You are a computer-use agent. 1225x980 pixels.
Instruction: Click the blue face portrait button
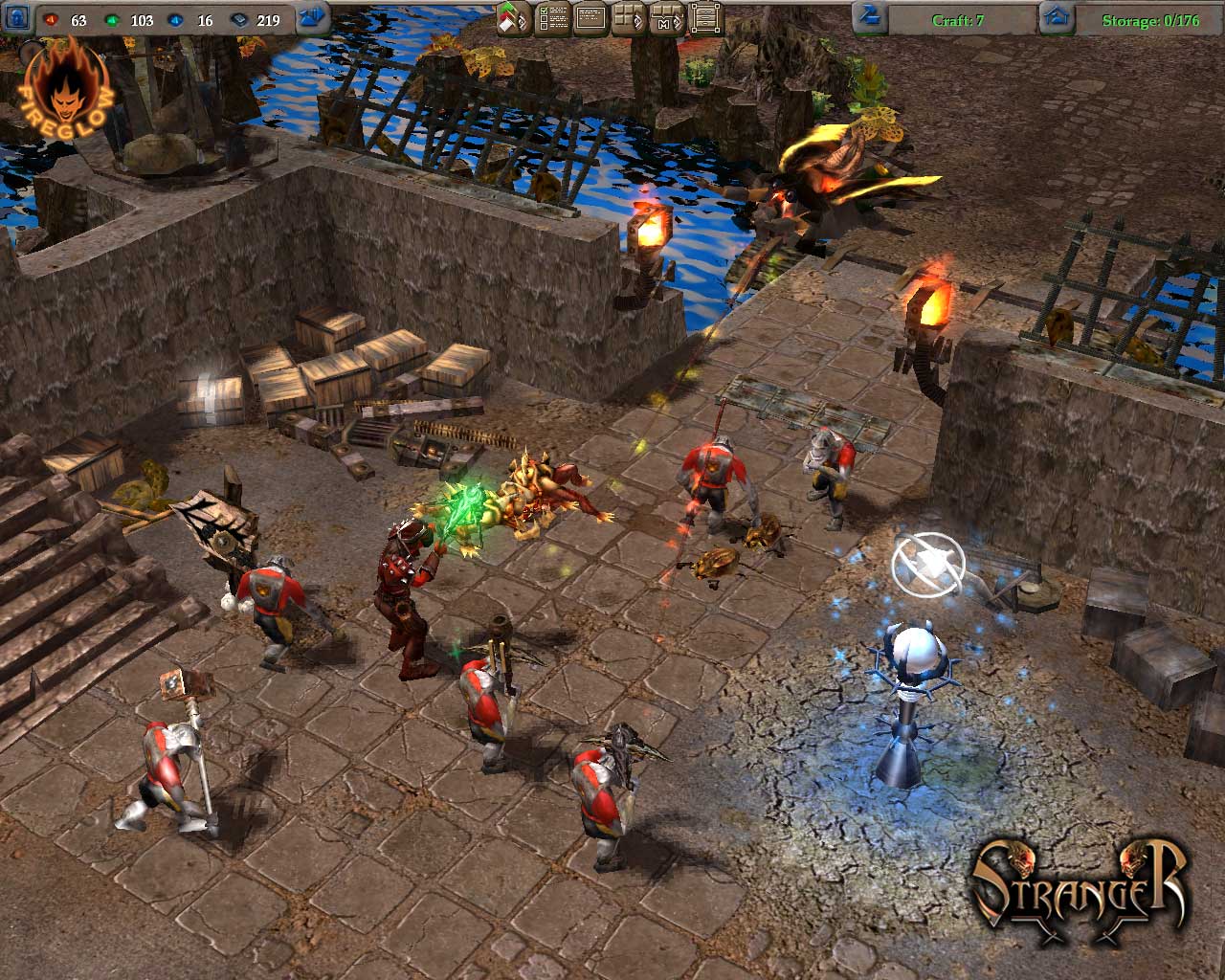coord(16,19)
